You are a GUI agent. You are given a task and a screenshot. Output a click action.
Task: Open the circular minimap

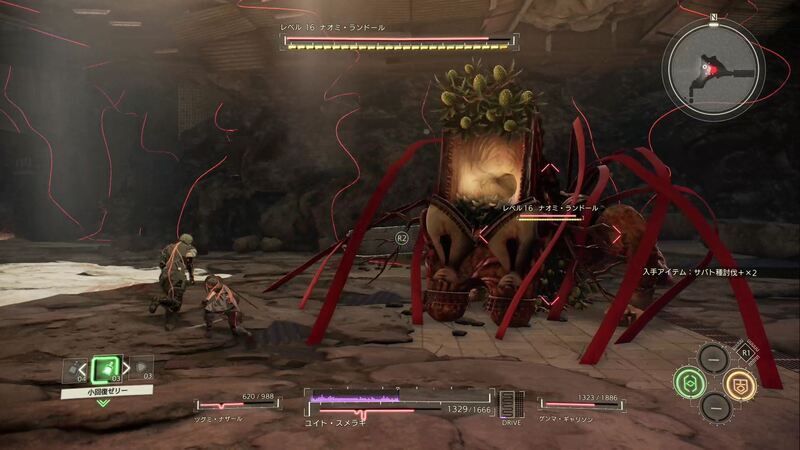[713, 69]
